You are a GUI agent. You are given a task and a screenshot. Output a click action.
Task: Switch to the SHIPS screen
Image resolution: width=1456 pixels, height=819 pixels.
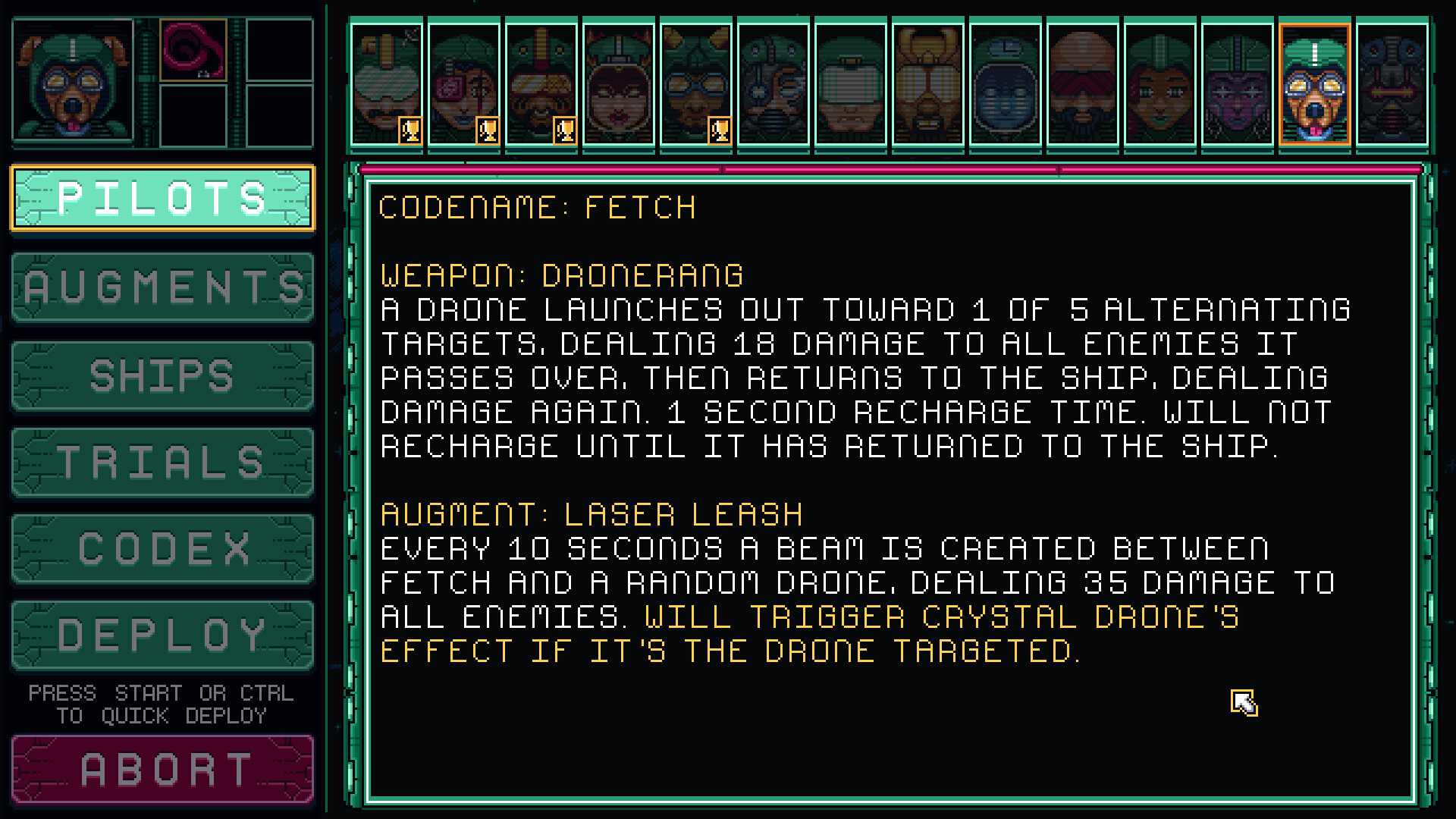[162, 375]
